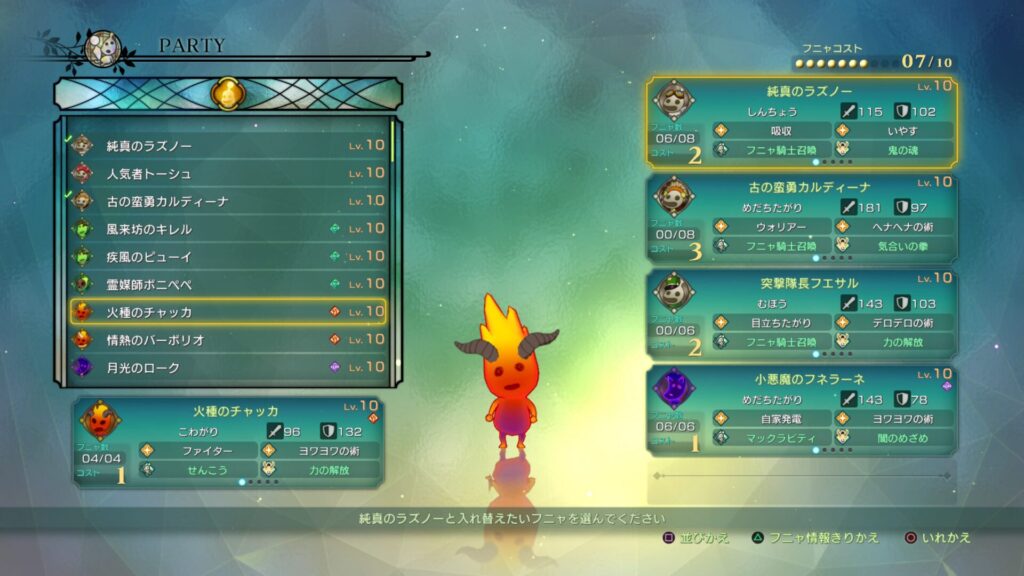The width and height of the screenshot is (1024, 576).
Task: Select the 古の蛮勇カルディーナ party card
Action: 802,217
